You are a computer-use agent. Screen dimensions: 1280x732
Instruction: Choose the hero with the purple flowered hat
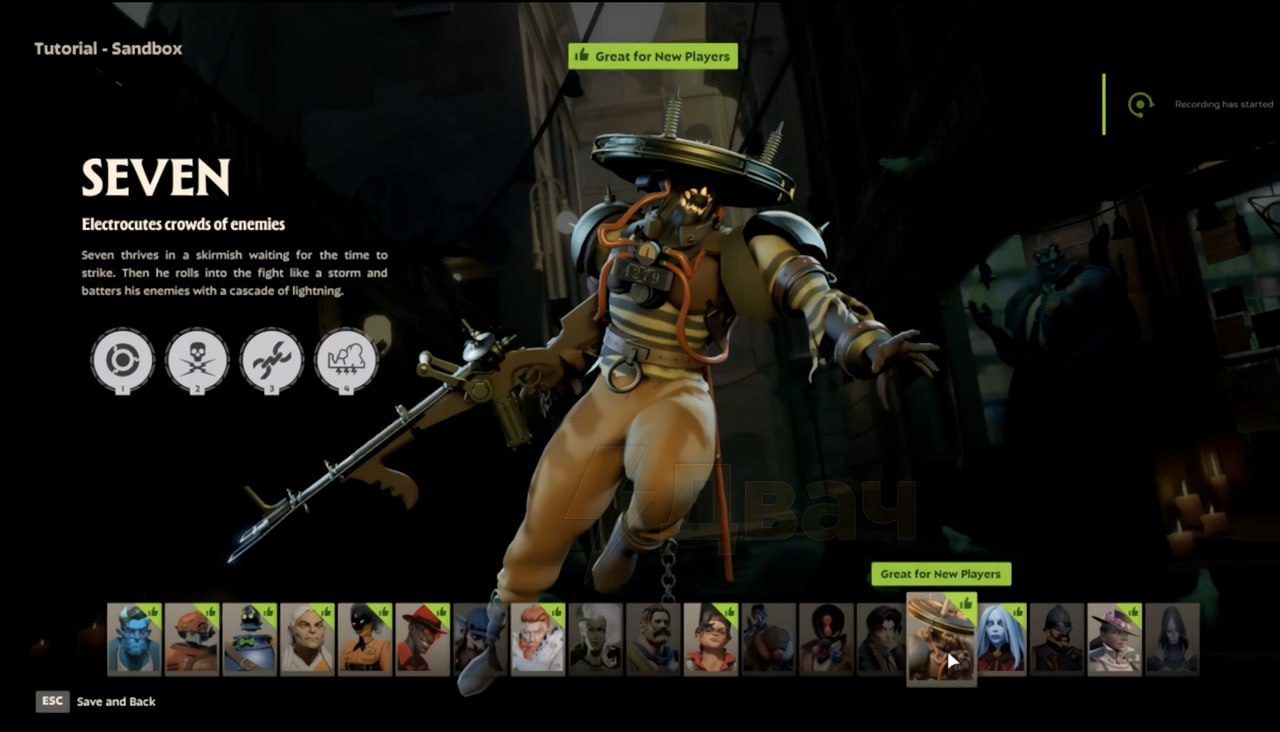1114,638
